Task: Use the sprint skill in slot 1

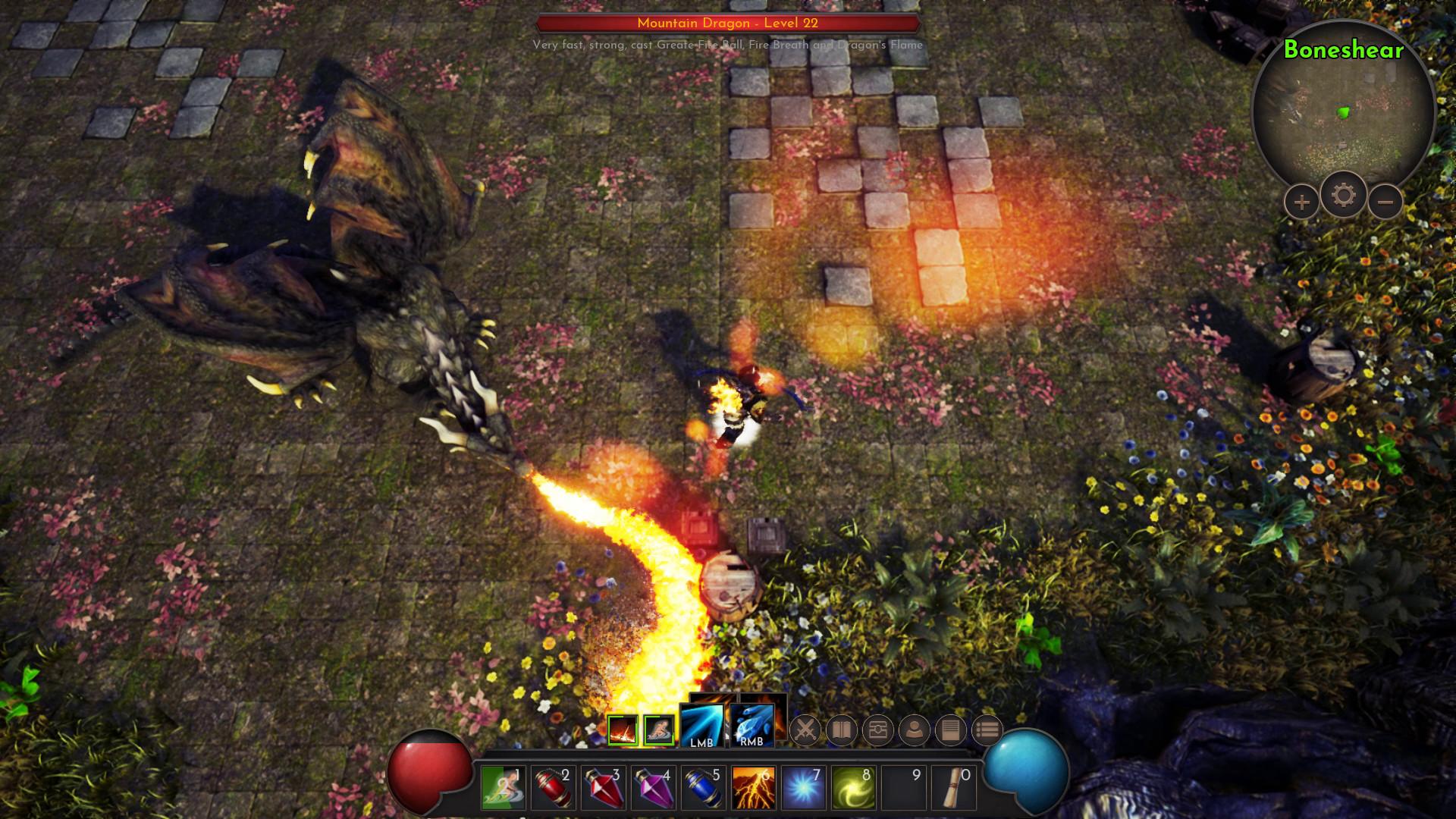Action: tap(503, 787)
